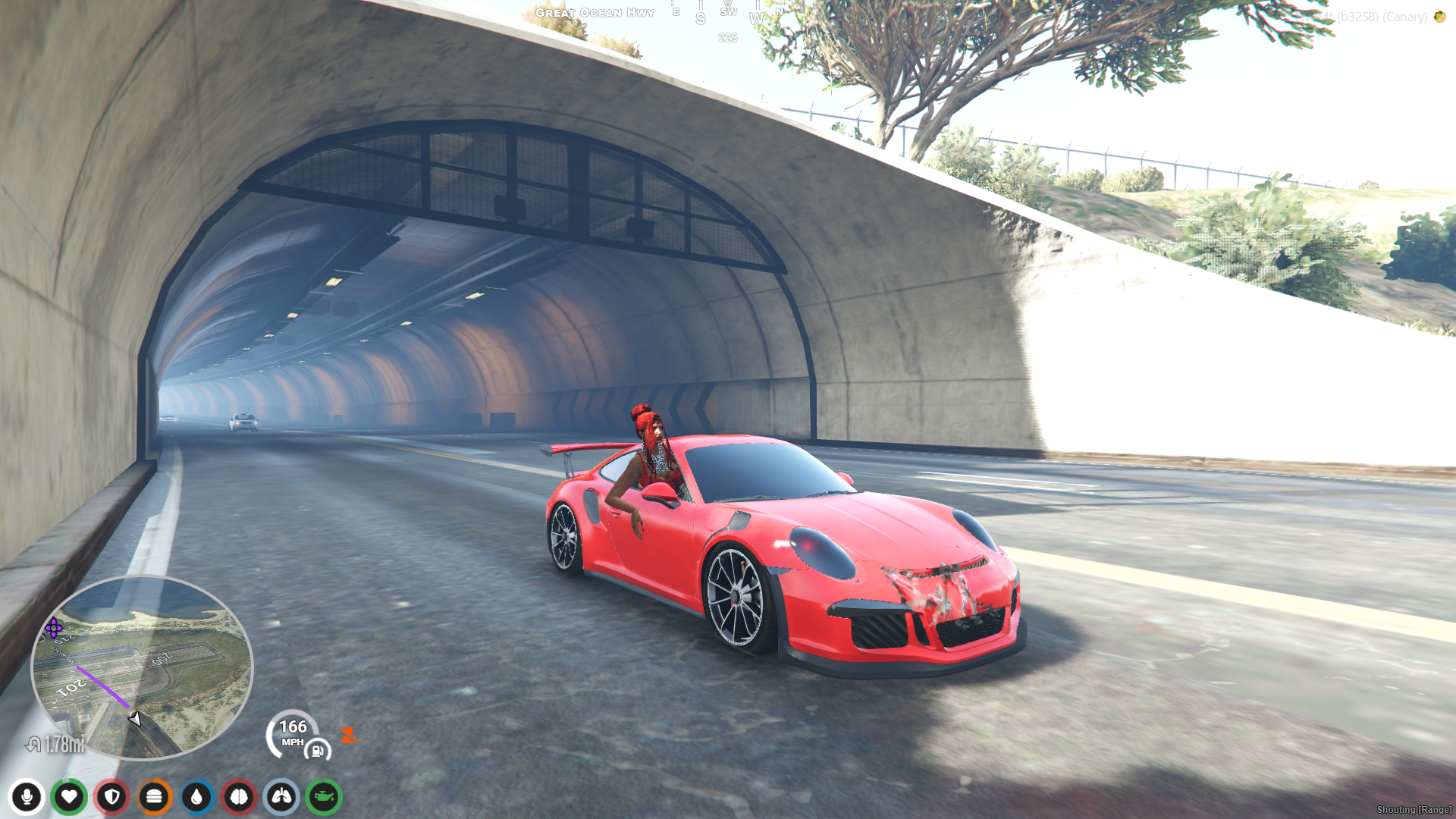Click the lungs oxygen icon
Viewport: 1456px width, 819px height.
click(x=281, y=797)
